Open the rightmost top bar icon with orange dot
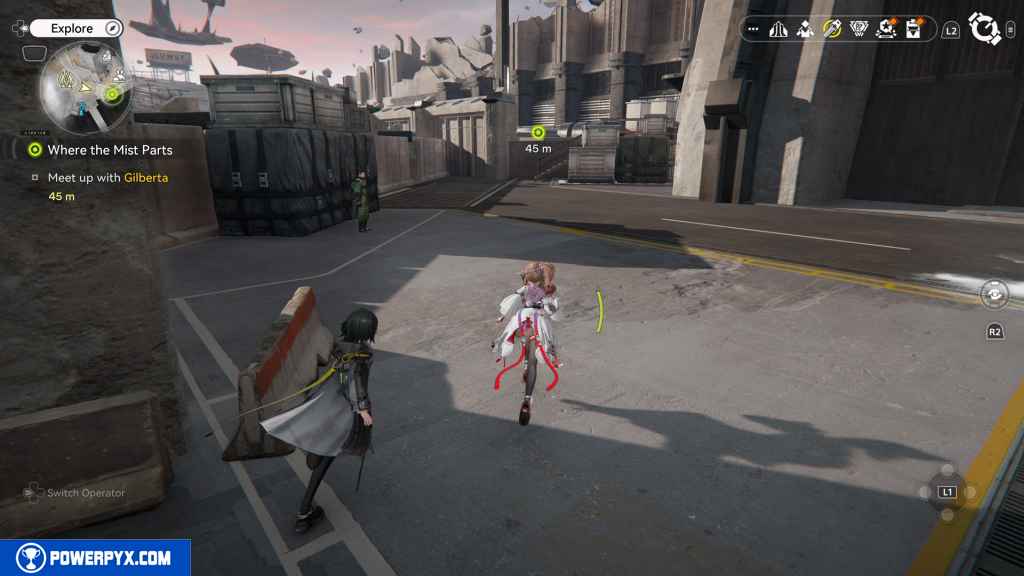Image resolution: width=1024 pixels, height=576 pixels. point(913,30)
